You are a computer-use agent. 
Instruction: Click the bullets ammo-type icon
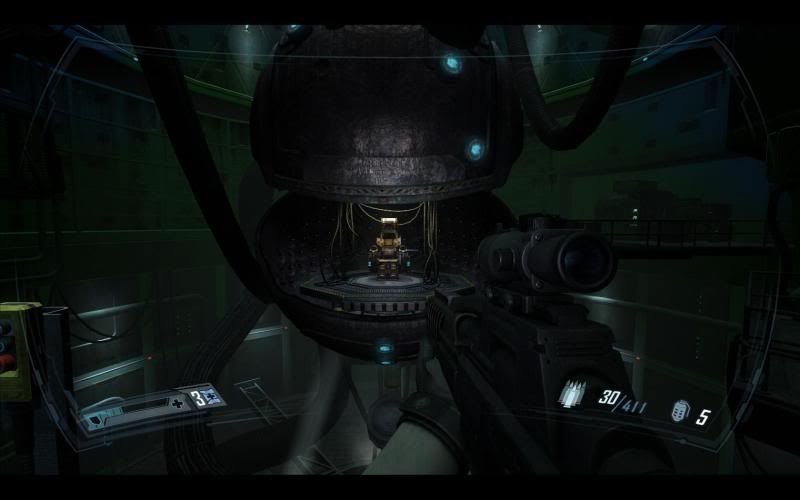[574, 395]
